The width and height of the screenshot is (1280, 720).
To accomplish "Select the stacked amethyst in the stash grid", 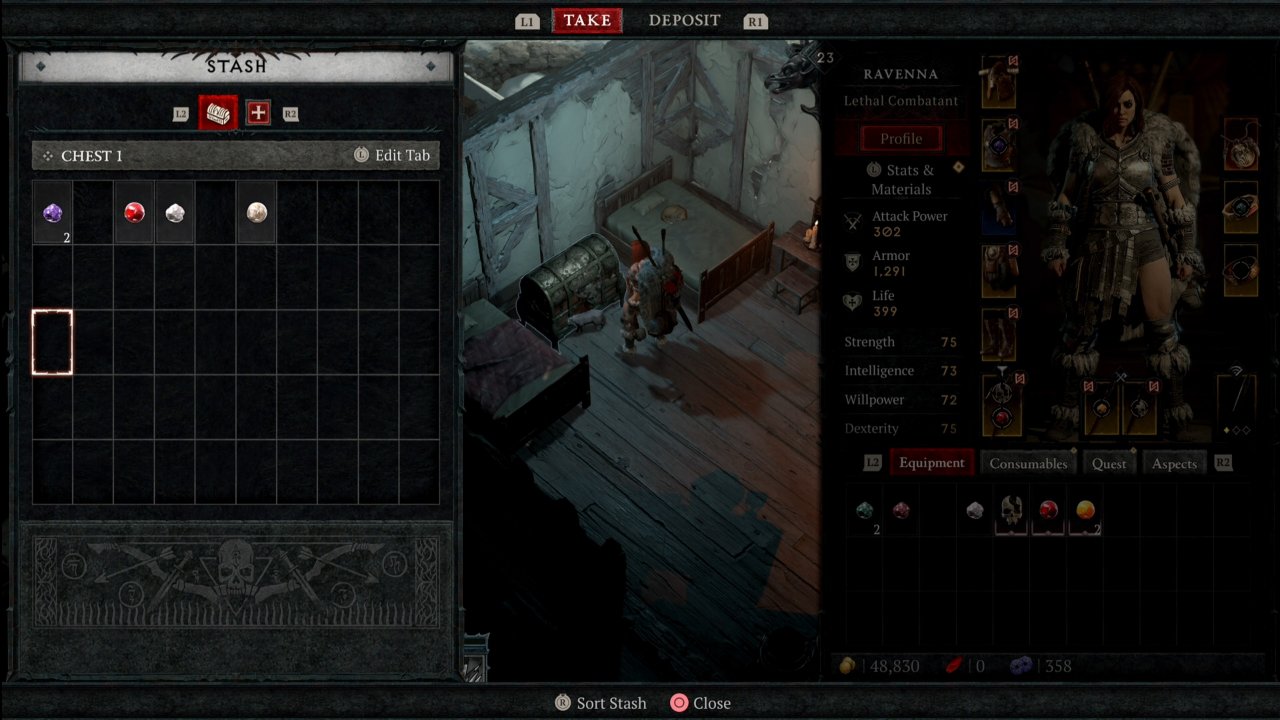I will pos(53,212).
